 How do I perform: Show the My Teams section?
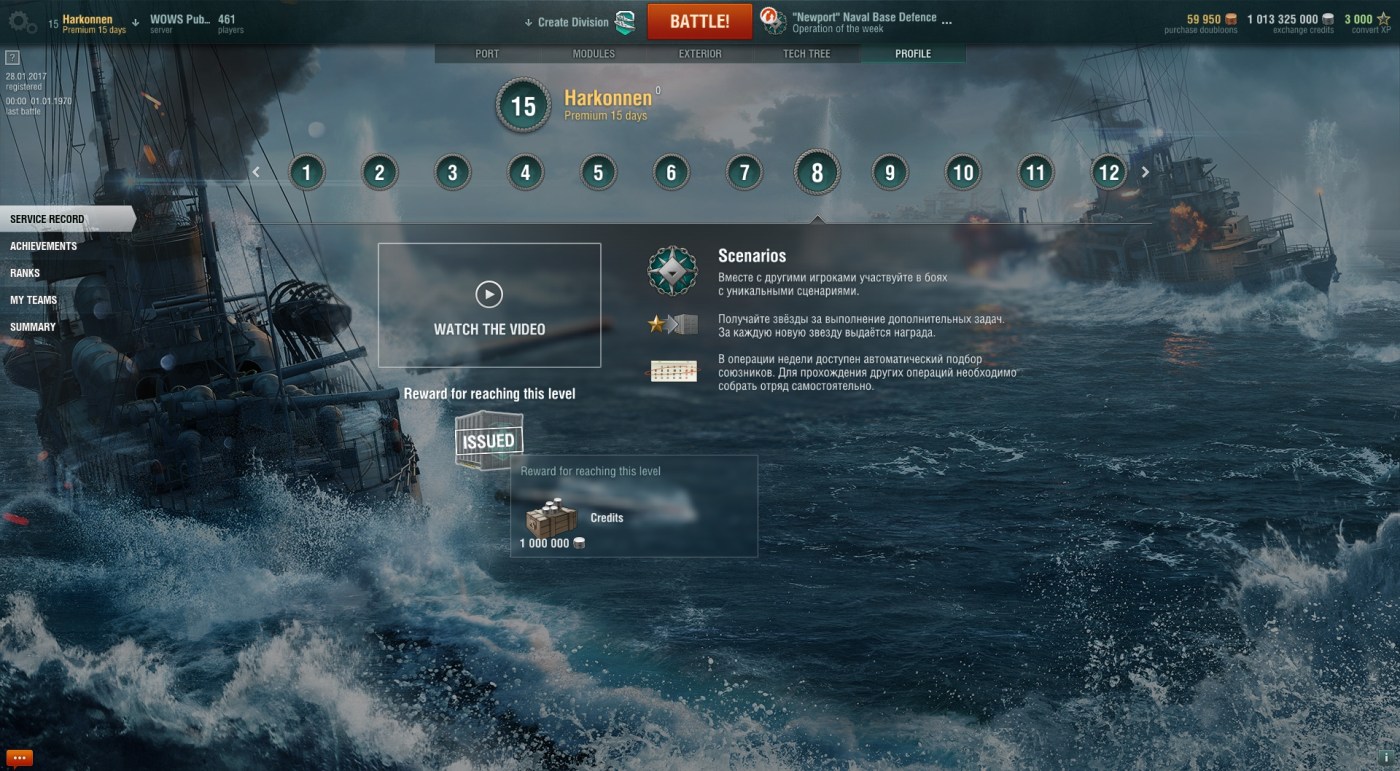pyautogui.click(x=33, y=300)
